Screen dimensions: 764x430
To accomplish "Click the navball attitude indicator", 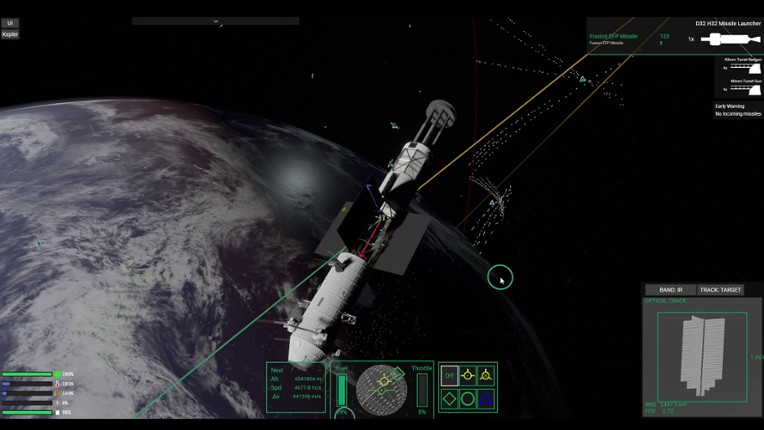I will pyautogui.click(x=379, y=388).
